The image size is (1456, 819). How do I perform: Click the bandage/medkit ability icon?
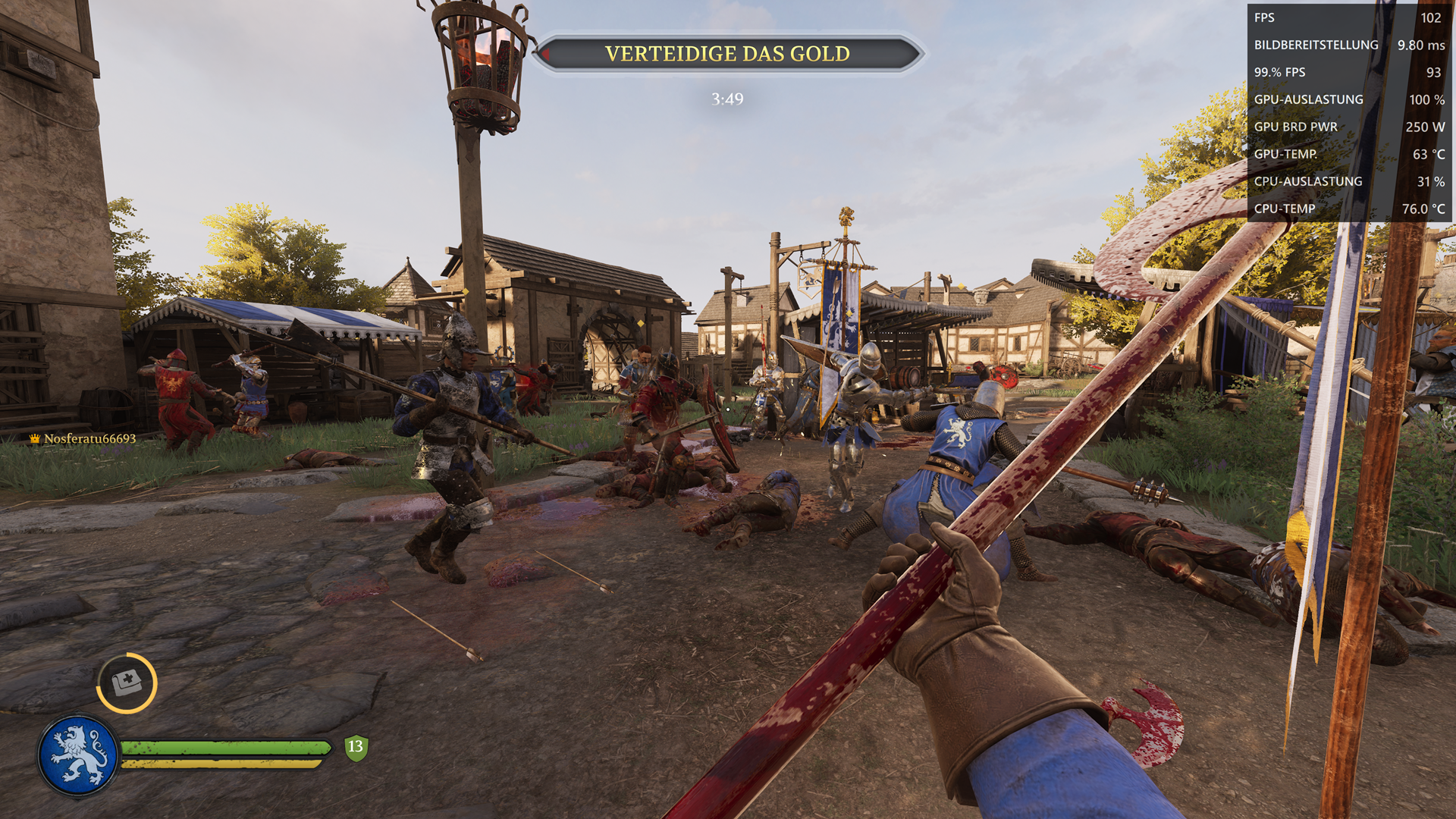[129, 682]
